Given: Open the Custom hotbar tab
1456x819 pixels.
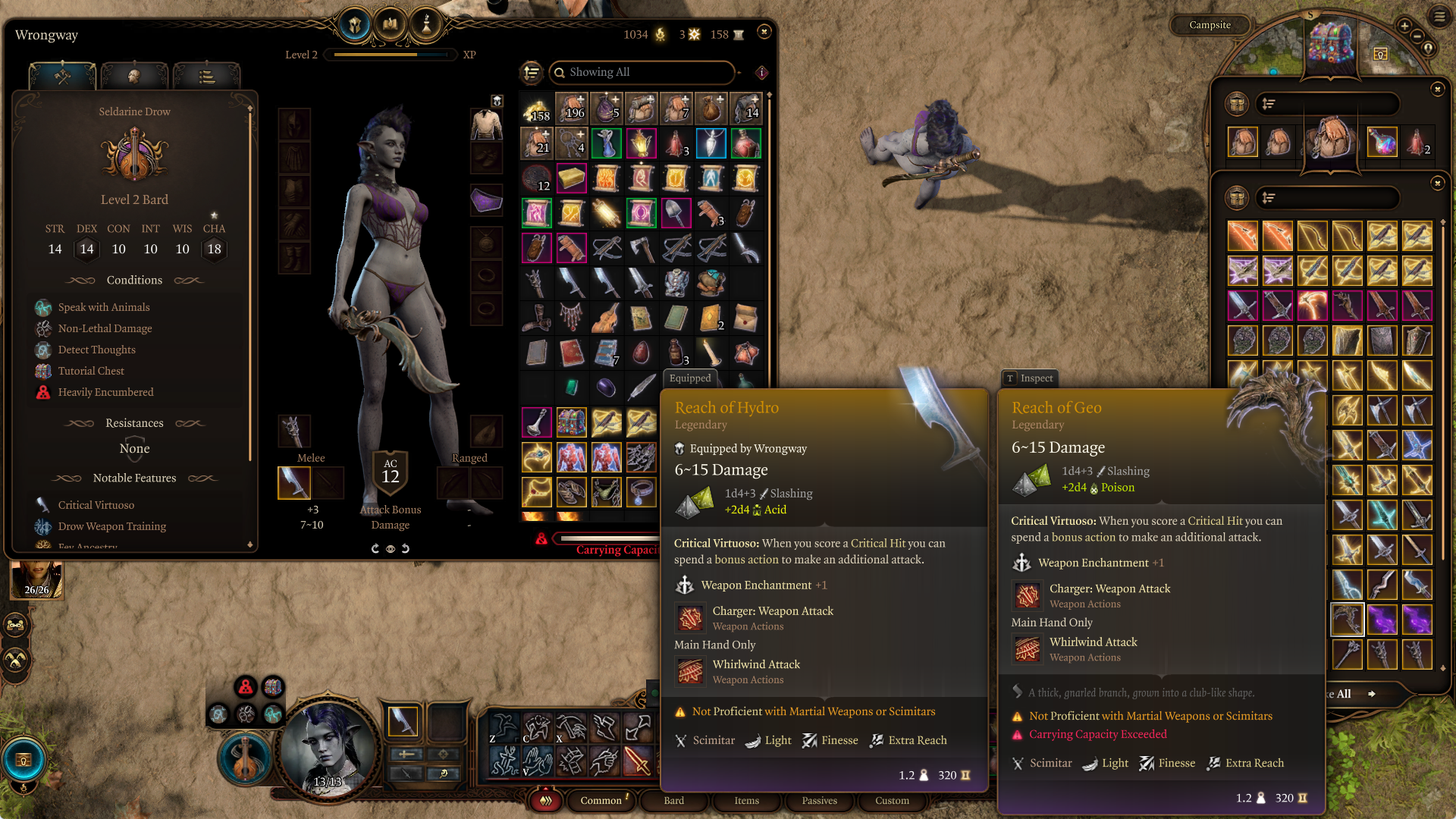Looking at the screenshot, I should click(892, 801).
